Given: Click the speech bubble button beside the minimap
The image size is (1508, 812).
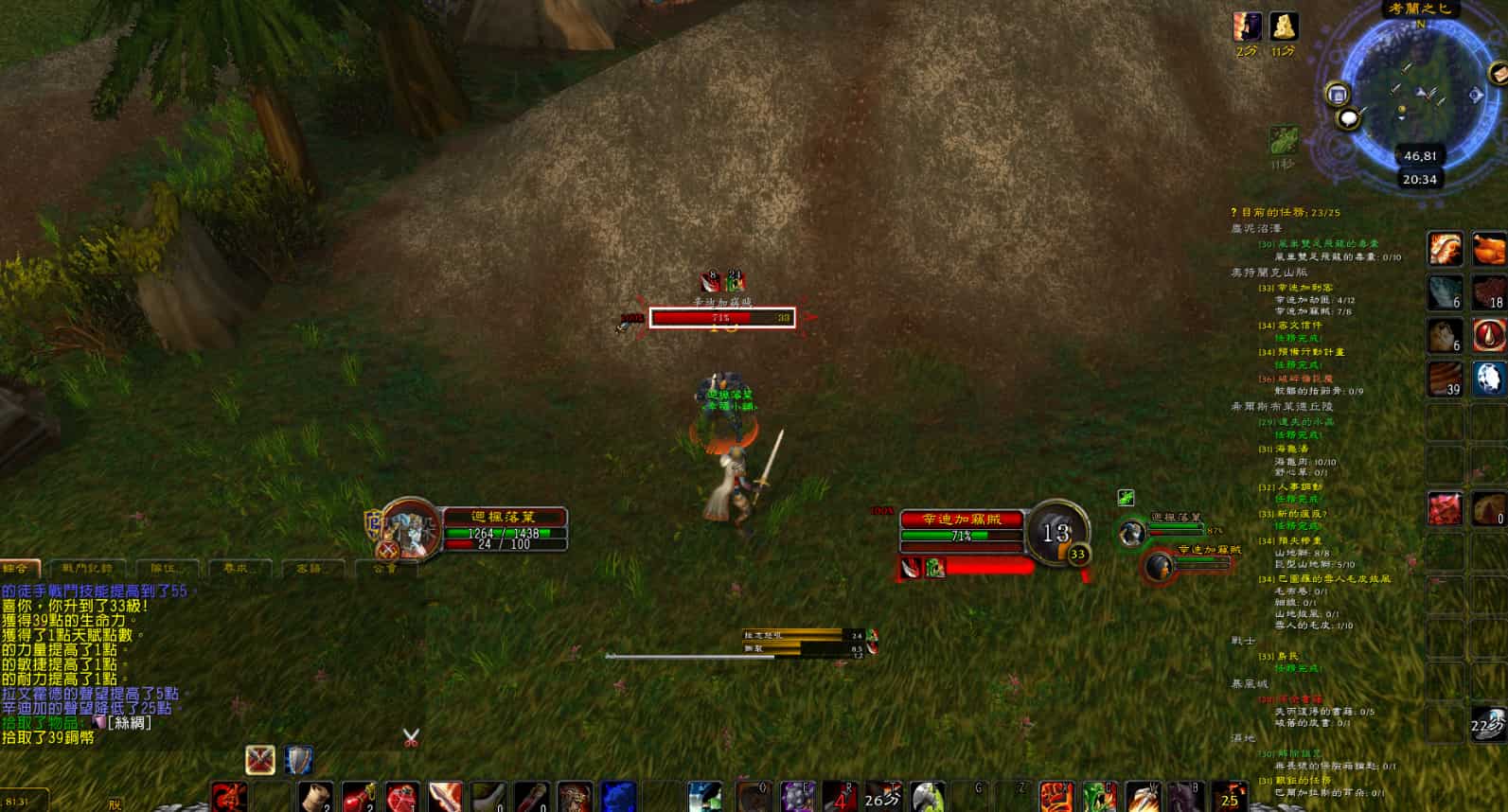Looking at the screenshot, I should [1349, 118].
